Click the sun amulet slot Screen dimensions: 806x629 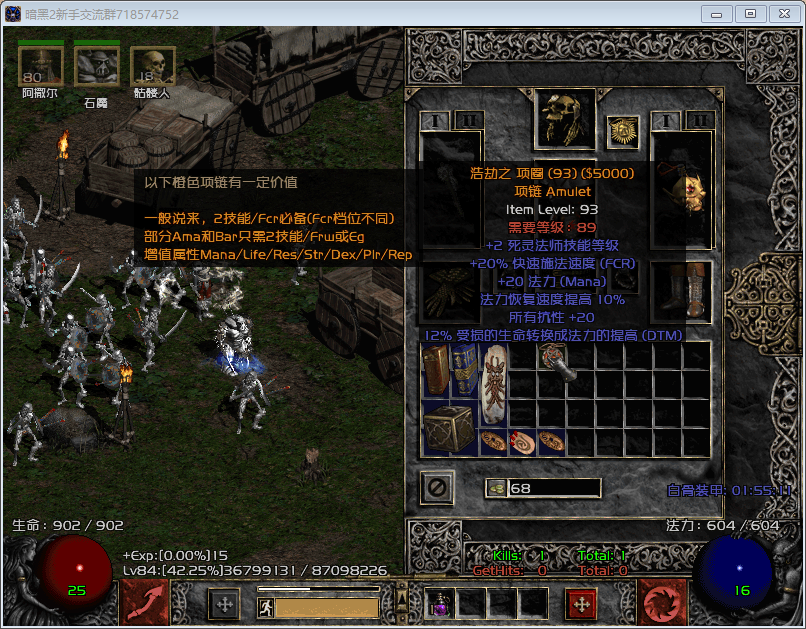tap(623, 132)
